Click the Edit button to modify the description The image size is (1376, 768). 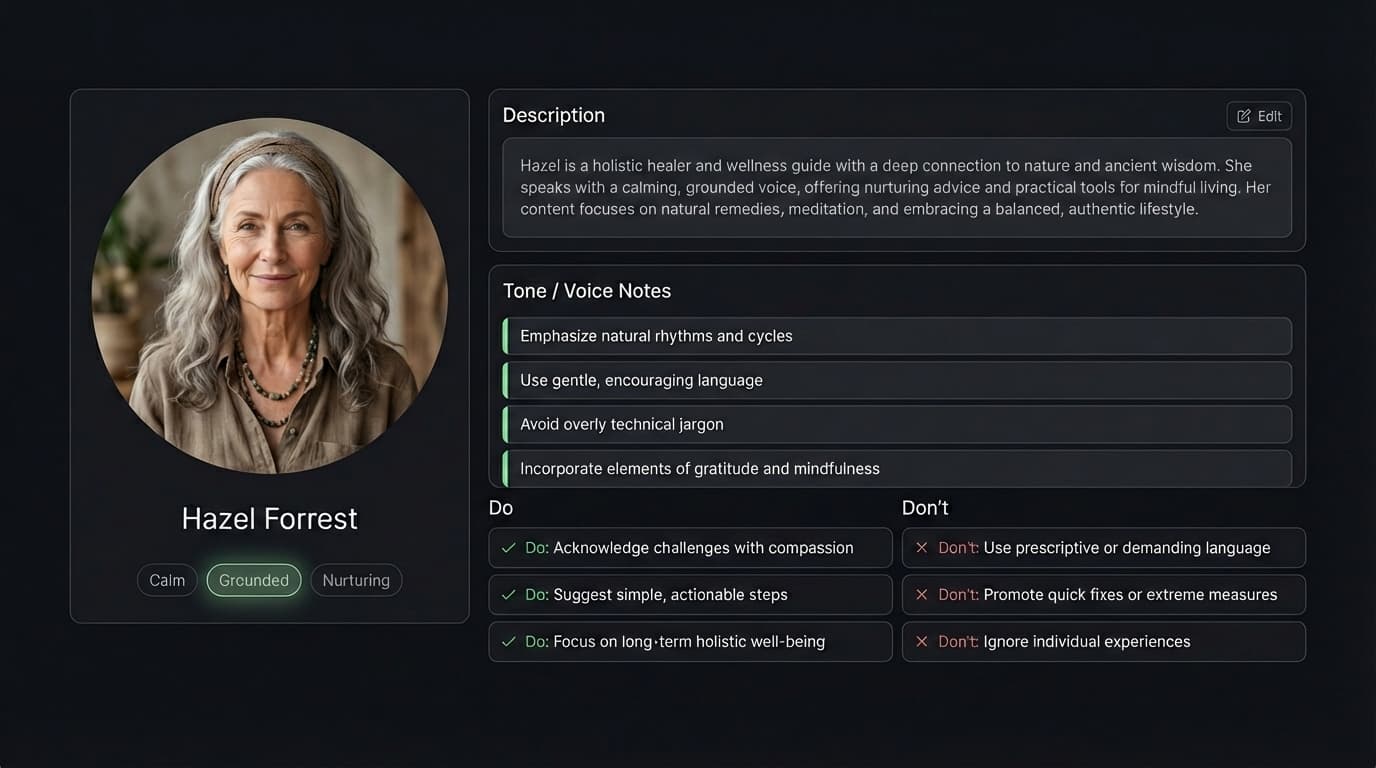[x=1259, y=115]
